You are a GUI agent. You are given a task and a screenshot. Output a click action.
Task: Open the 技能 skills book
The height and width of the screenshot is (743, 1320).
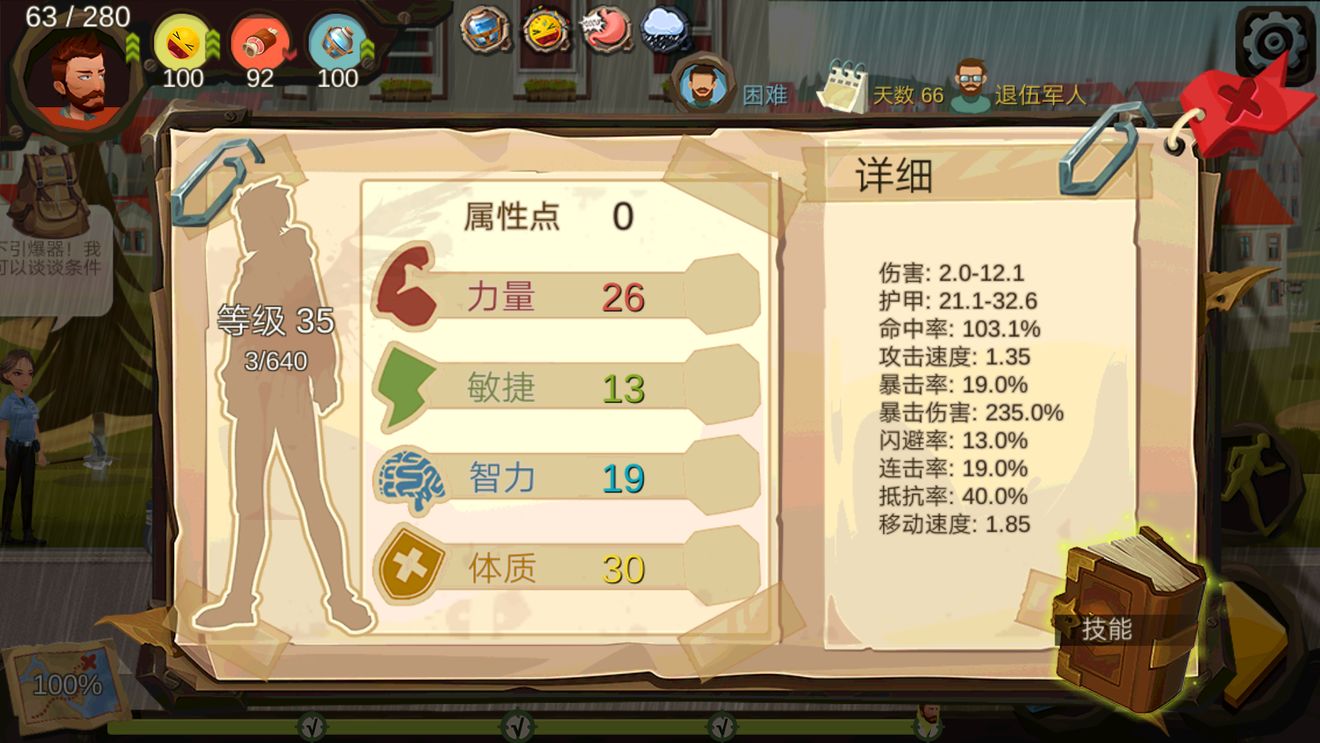coord(1130,620)
